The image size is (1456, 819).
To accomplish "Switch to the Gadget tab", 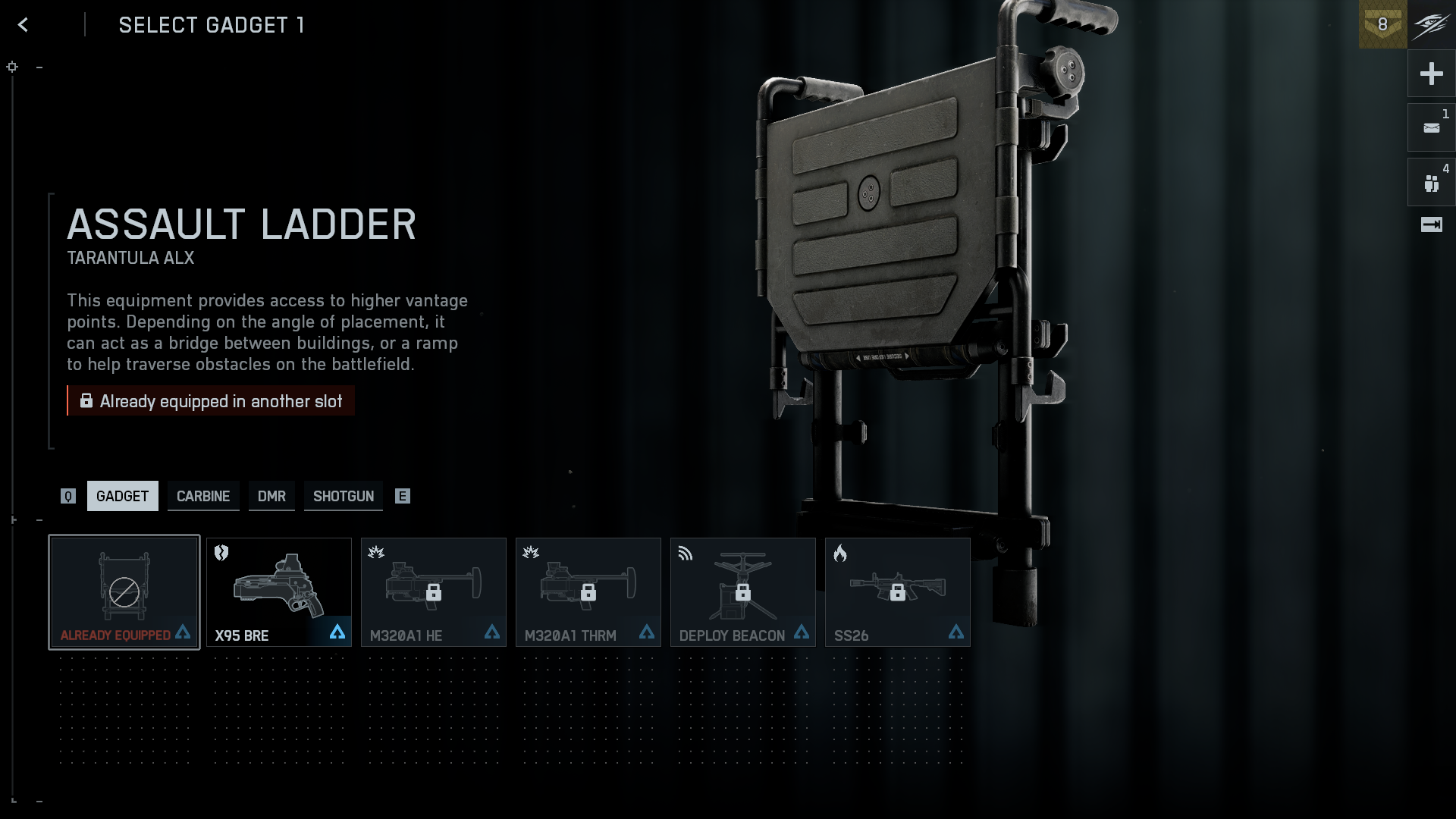I will click(x=122, y=496).
